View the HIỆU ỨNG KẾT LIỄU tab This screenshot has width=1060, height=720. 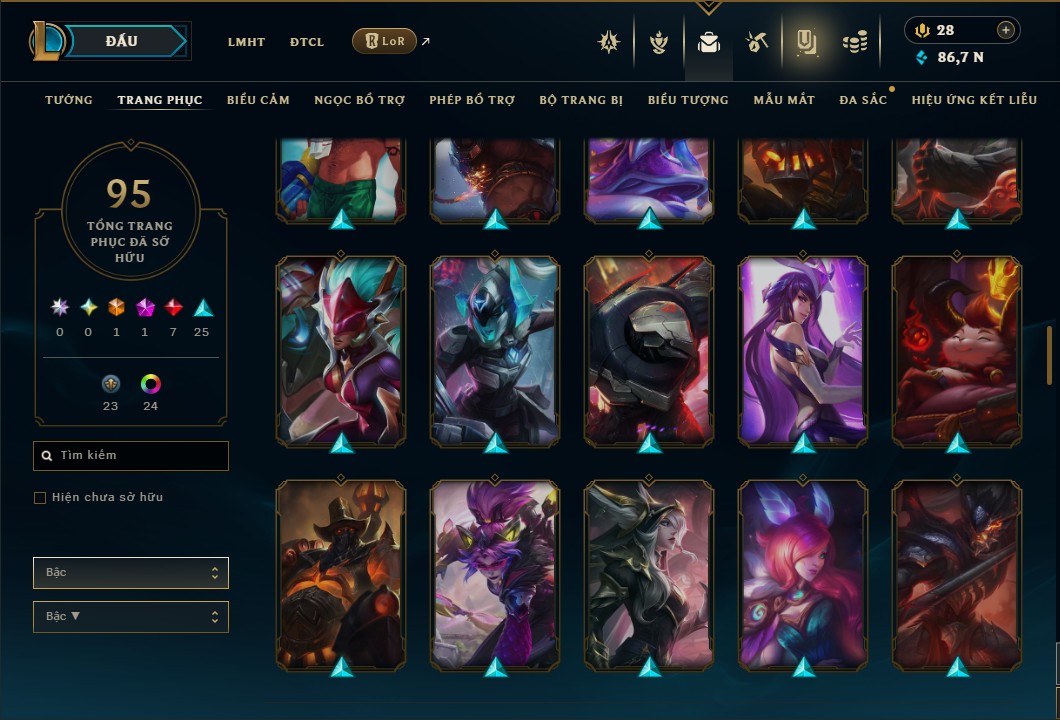(974, 100)
